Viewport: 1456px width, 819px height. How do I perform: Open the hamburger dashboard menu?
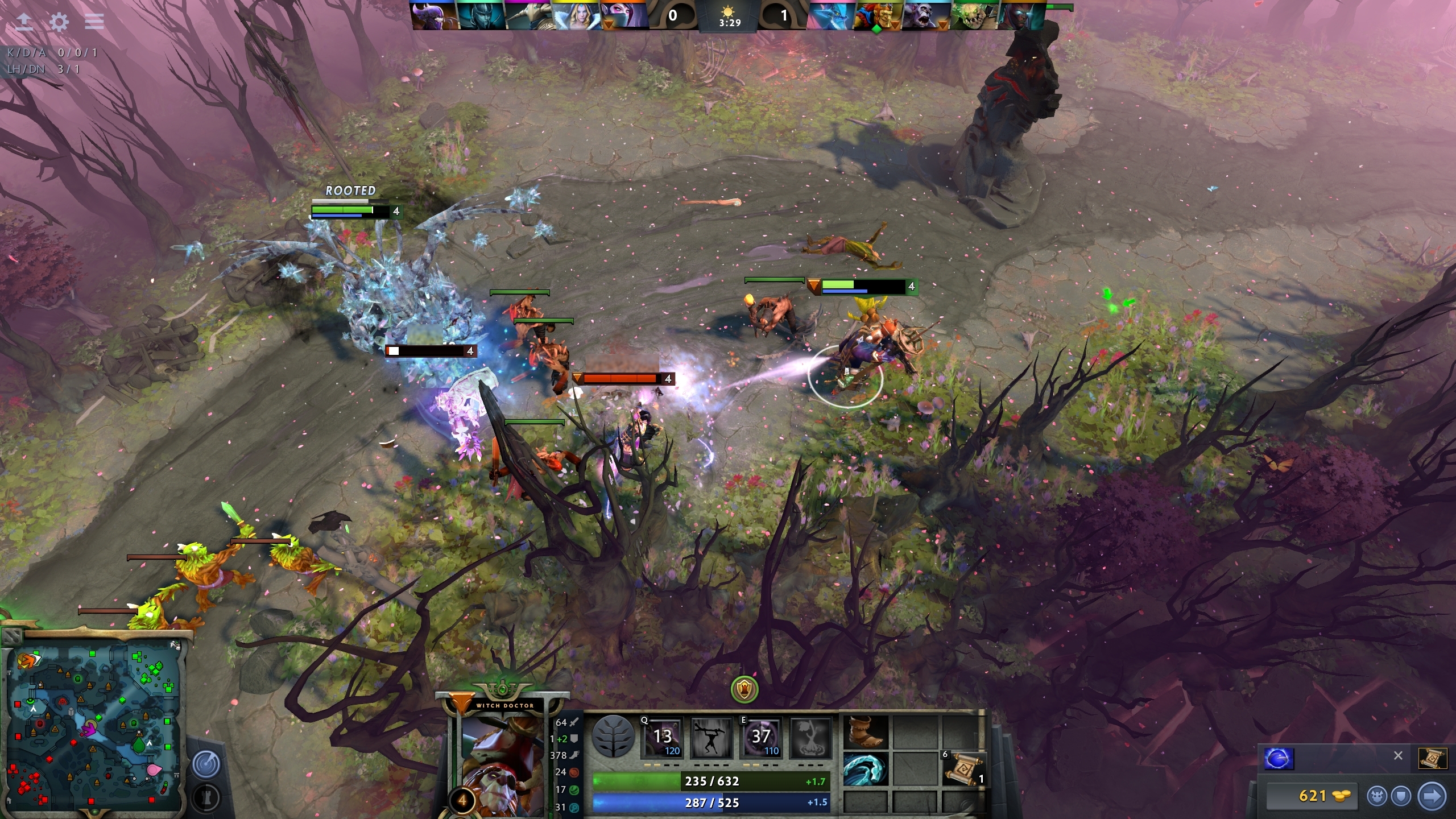click(94, 22)
